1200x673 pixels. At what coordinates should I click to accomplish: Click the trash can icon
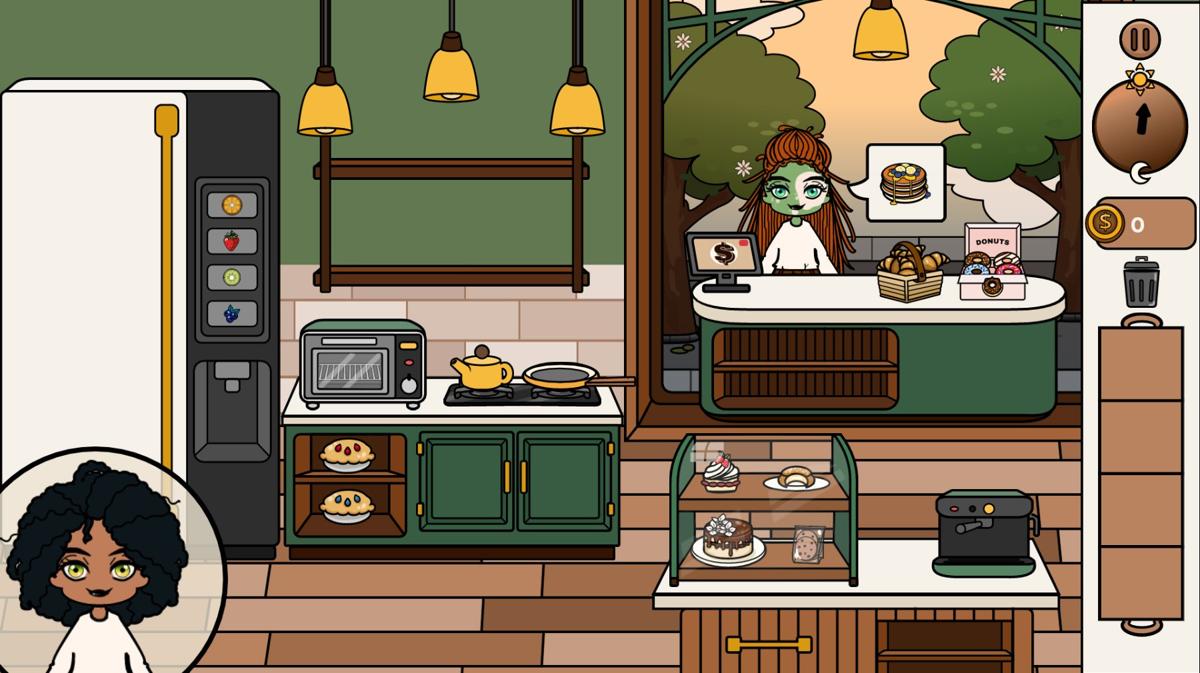1141,283
